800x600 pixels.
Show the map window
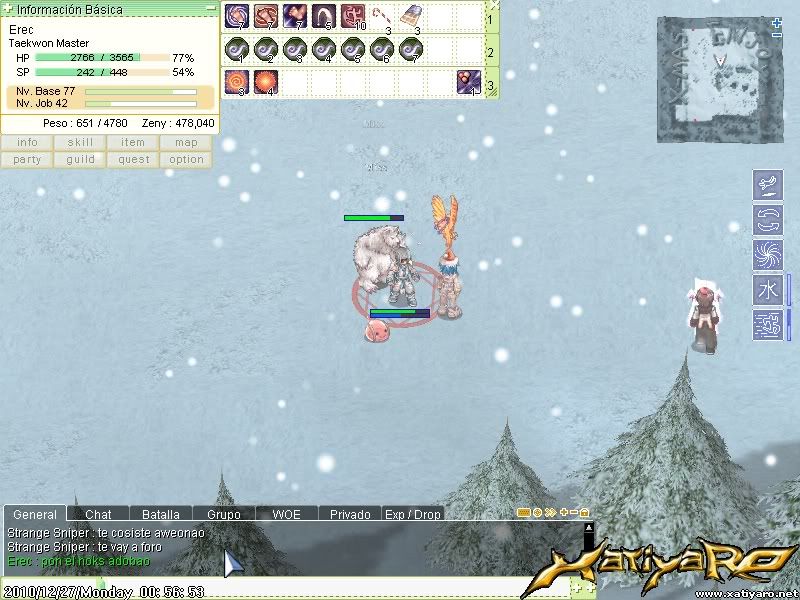(186, 143)
